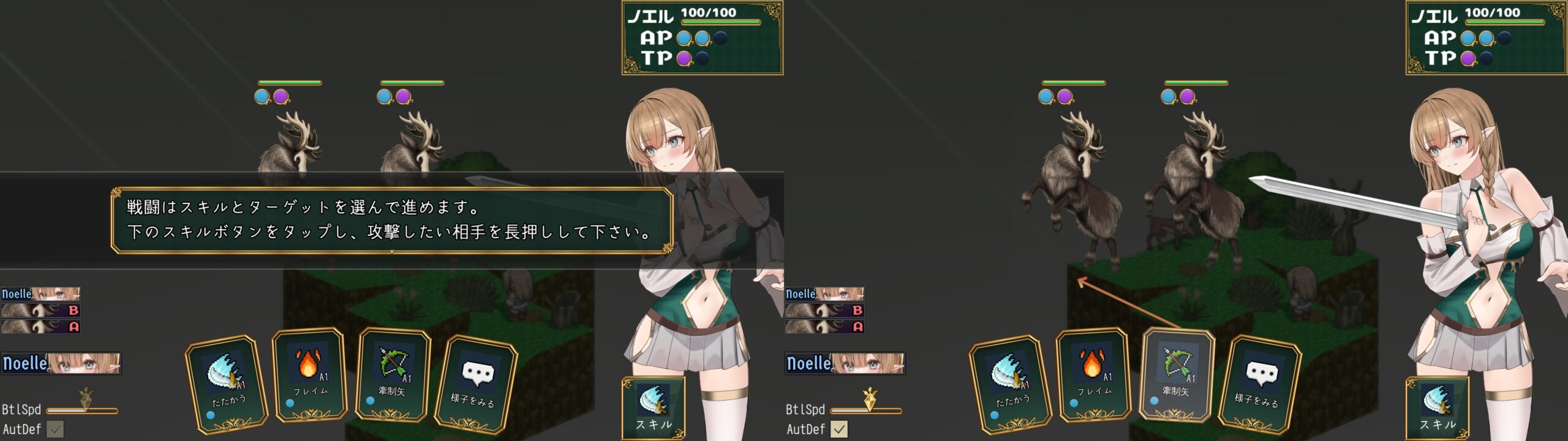This screenshot has height=441, width=1568.
Task: Select the highlighted 牽制矢 bow skill card
Action: pyautogui.click(x=1176, y=375)
